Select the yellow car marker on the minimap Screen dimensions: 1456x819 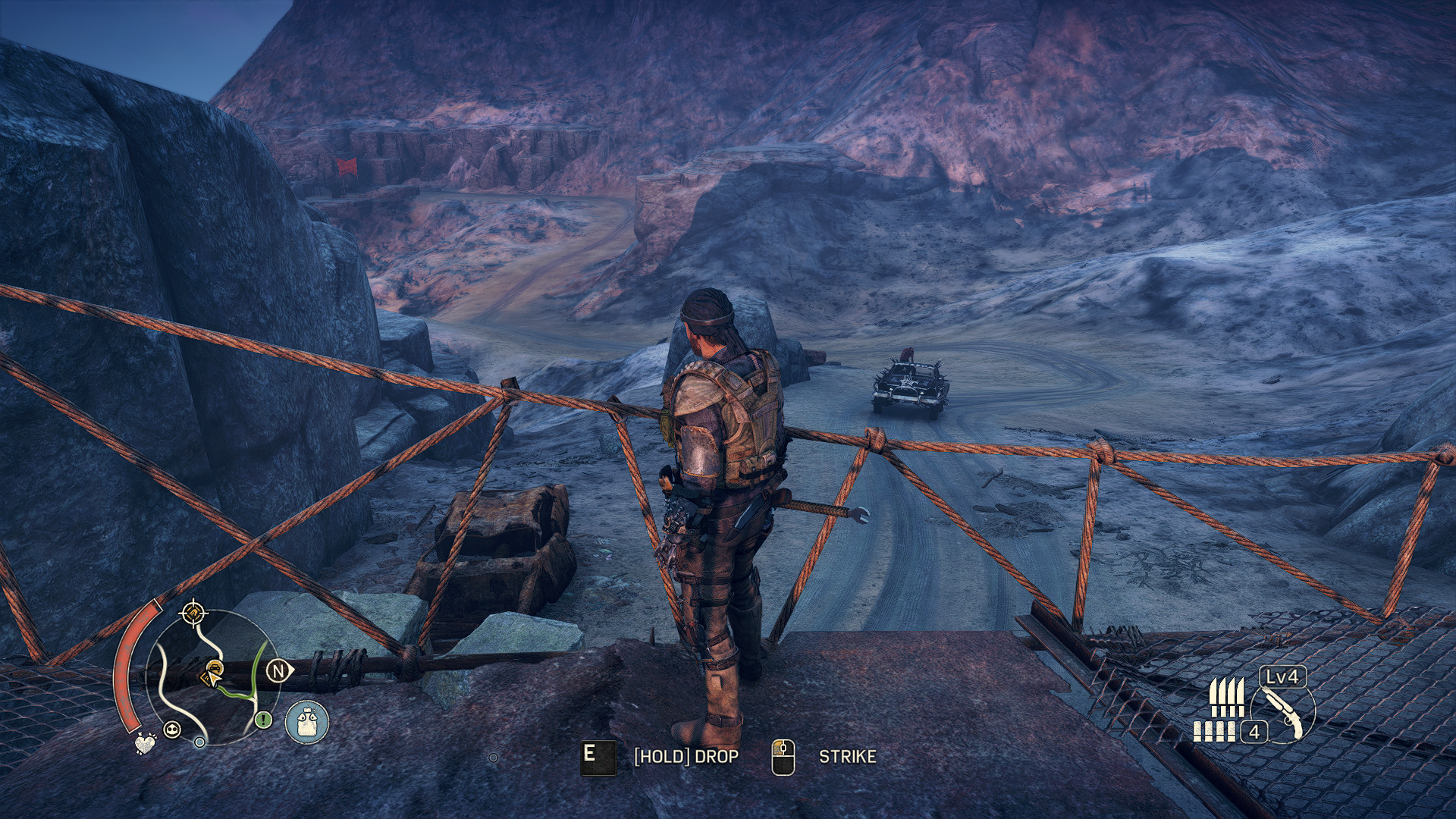(213, 672)
